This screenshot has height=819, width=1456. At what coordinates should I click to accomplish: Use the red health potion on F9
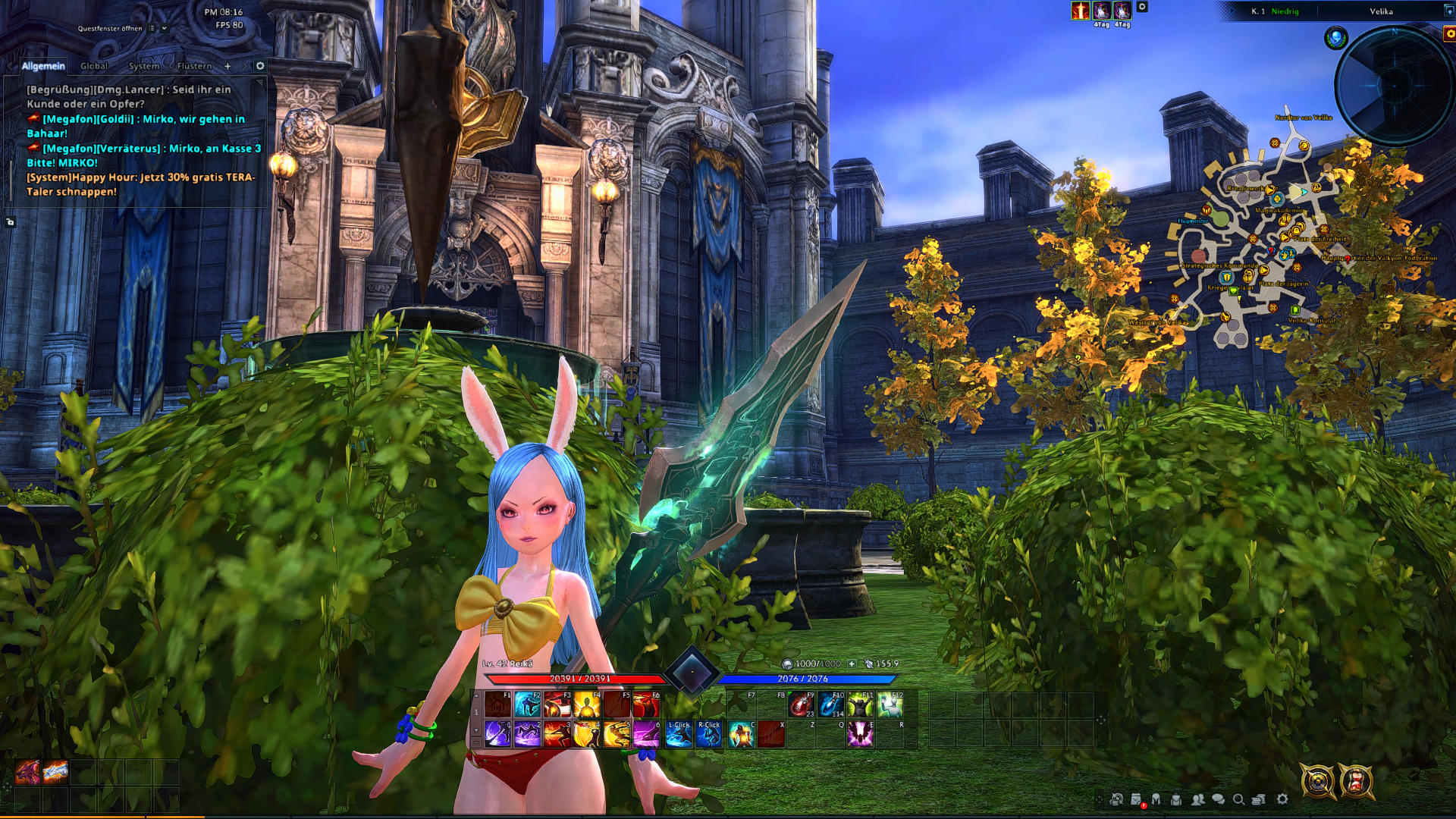[800, 704]
